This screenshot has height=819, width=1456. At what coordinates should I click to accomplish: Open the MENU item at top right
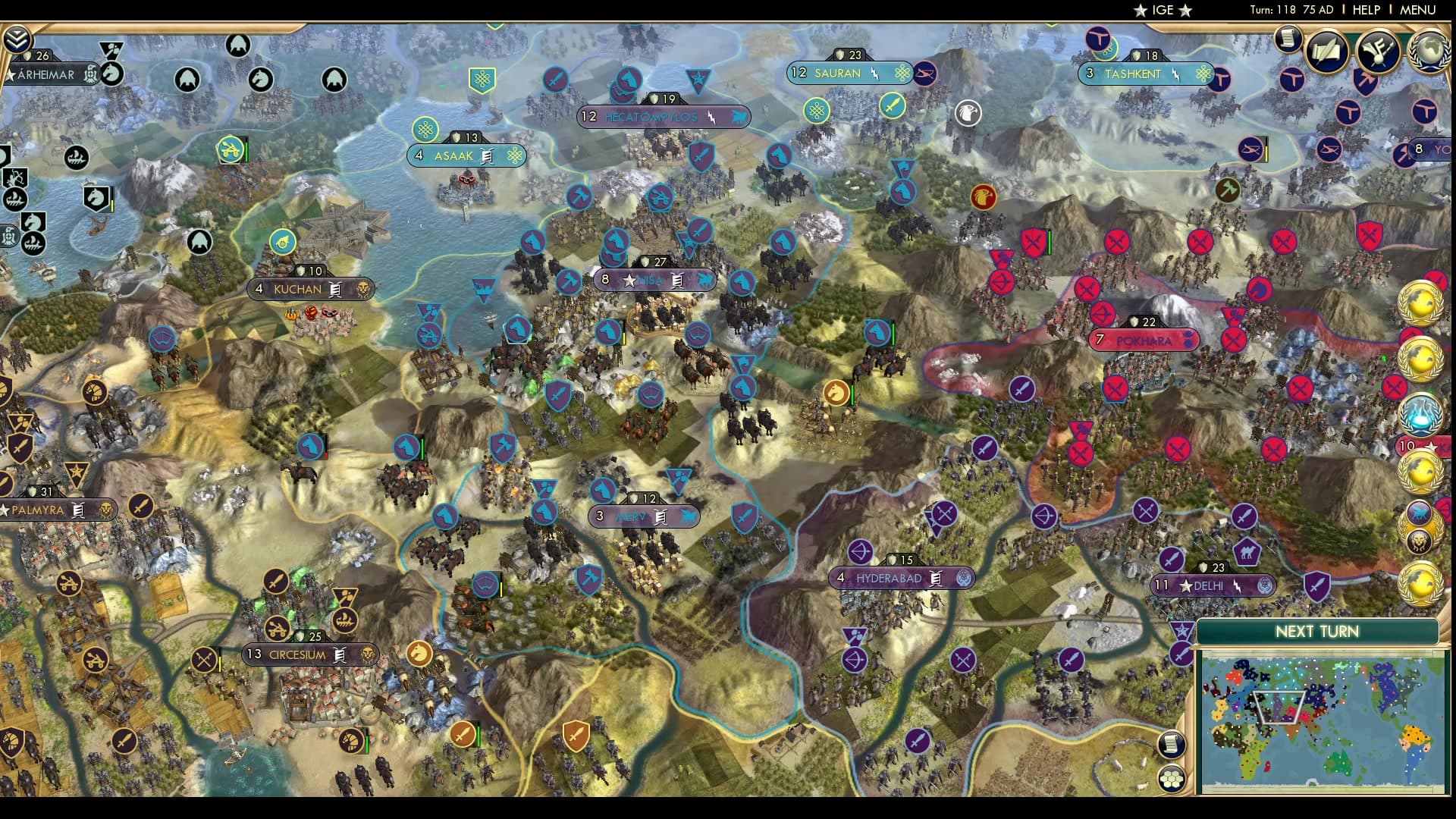coord(1417,11)
